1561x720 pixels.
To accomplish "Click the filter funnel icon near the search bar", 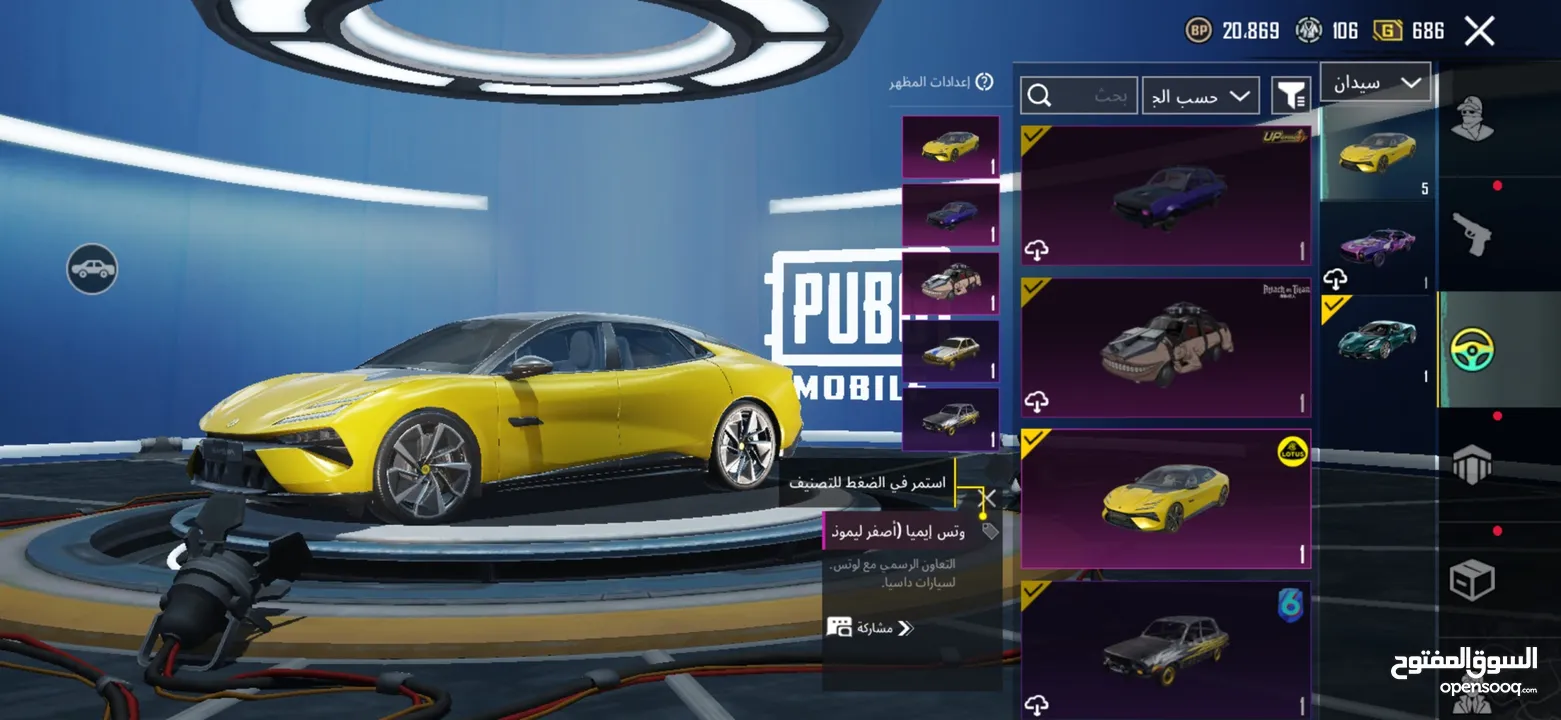I will 1291,95.
